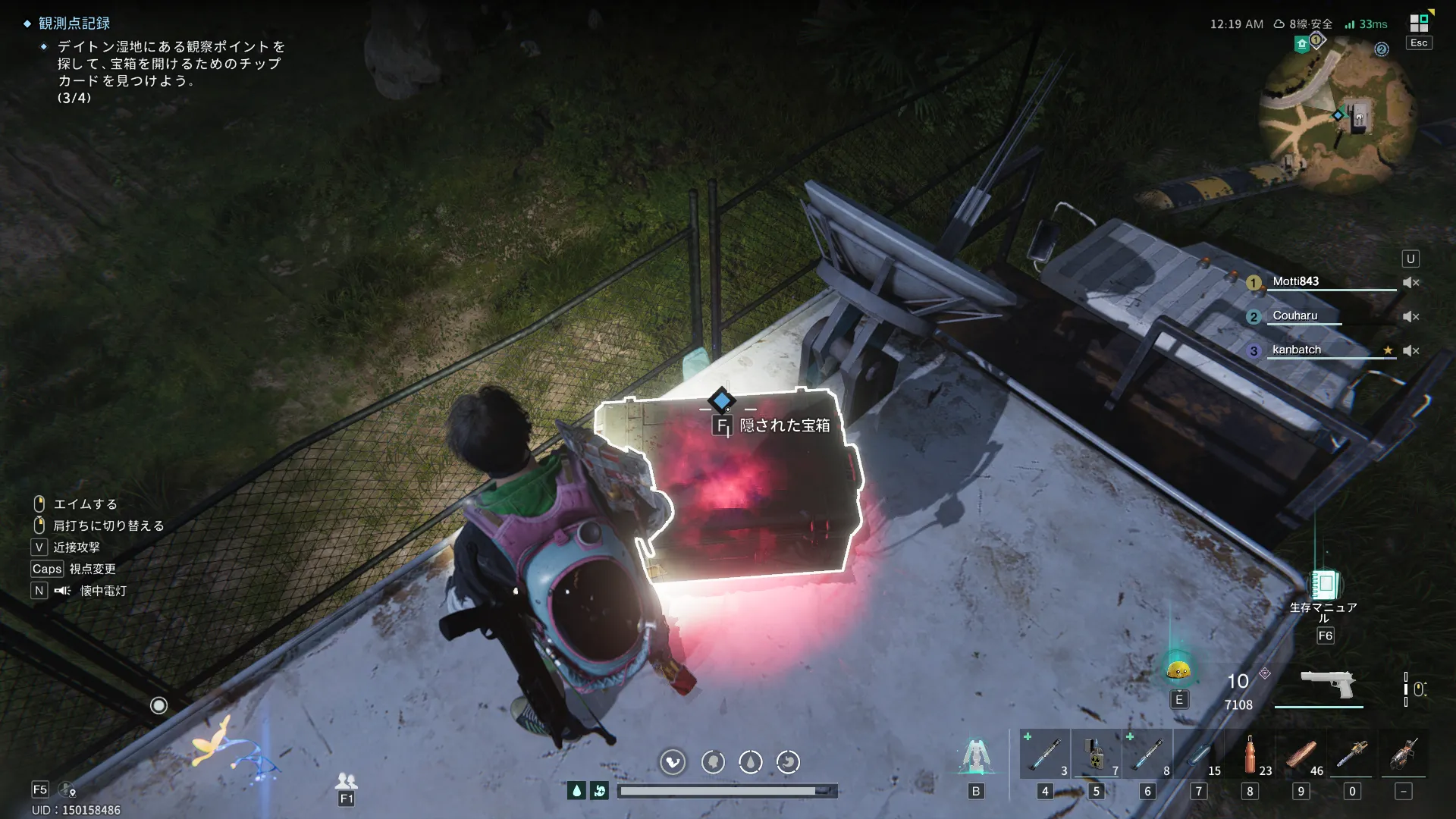Viewport: 1456px width, 819px height.
Task: Select the blue capsule hotbar slot
Action: click(x=1199, y=755)
